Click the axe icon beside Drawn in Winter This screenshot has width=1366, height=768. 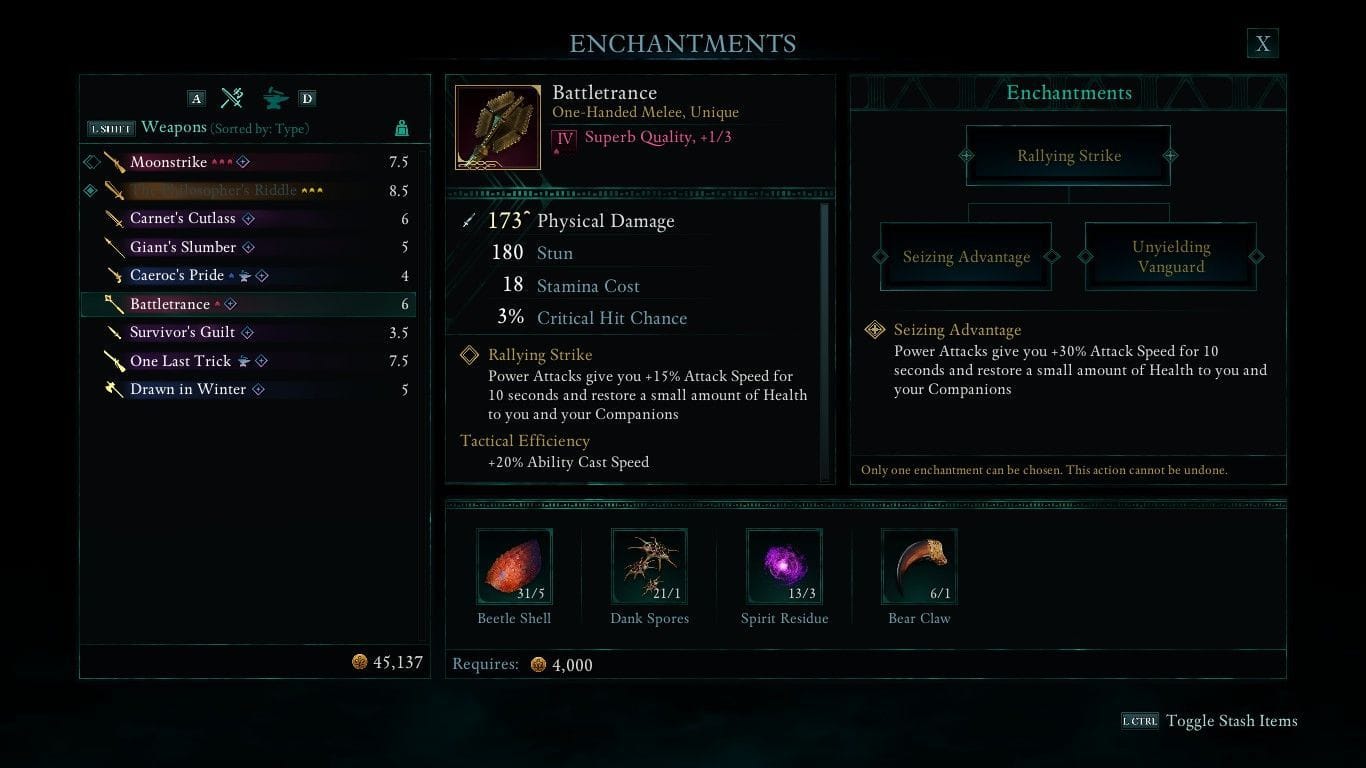113,389
